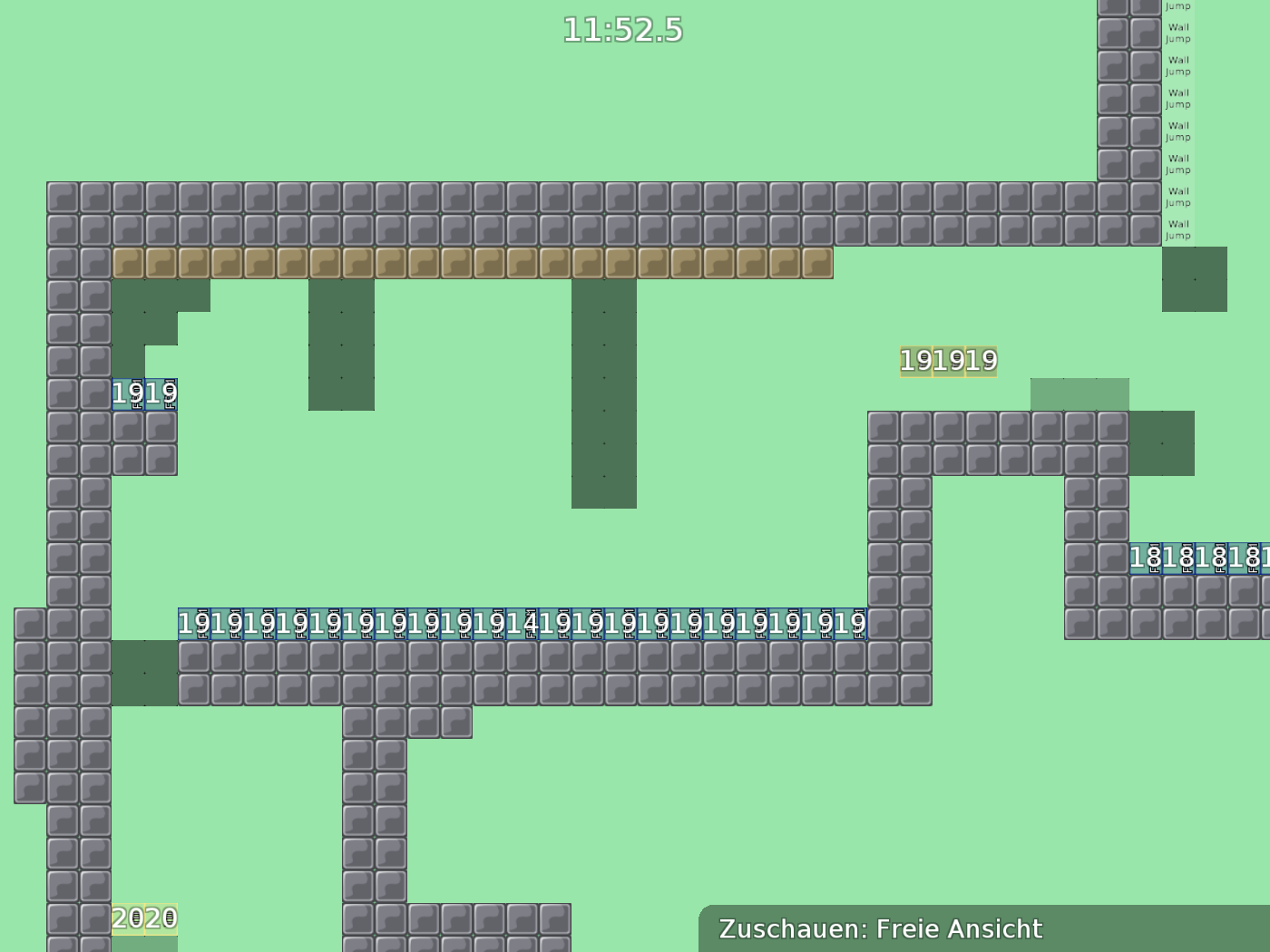Click the lone unhookable block top right
This screenshot has height=952, width=1270.
(1195, 281)
